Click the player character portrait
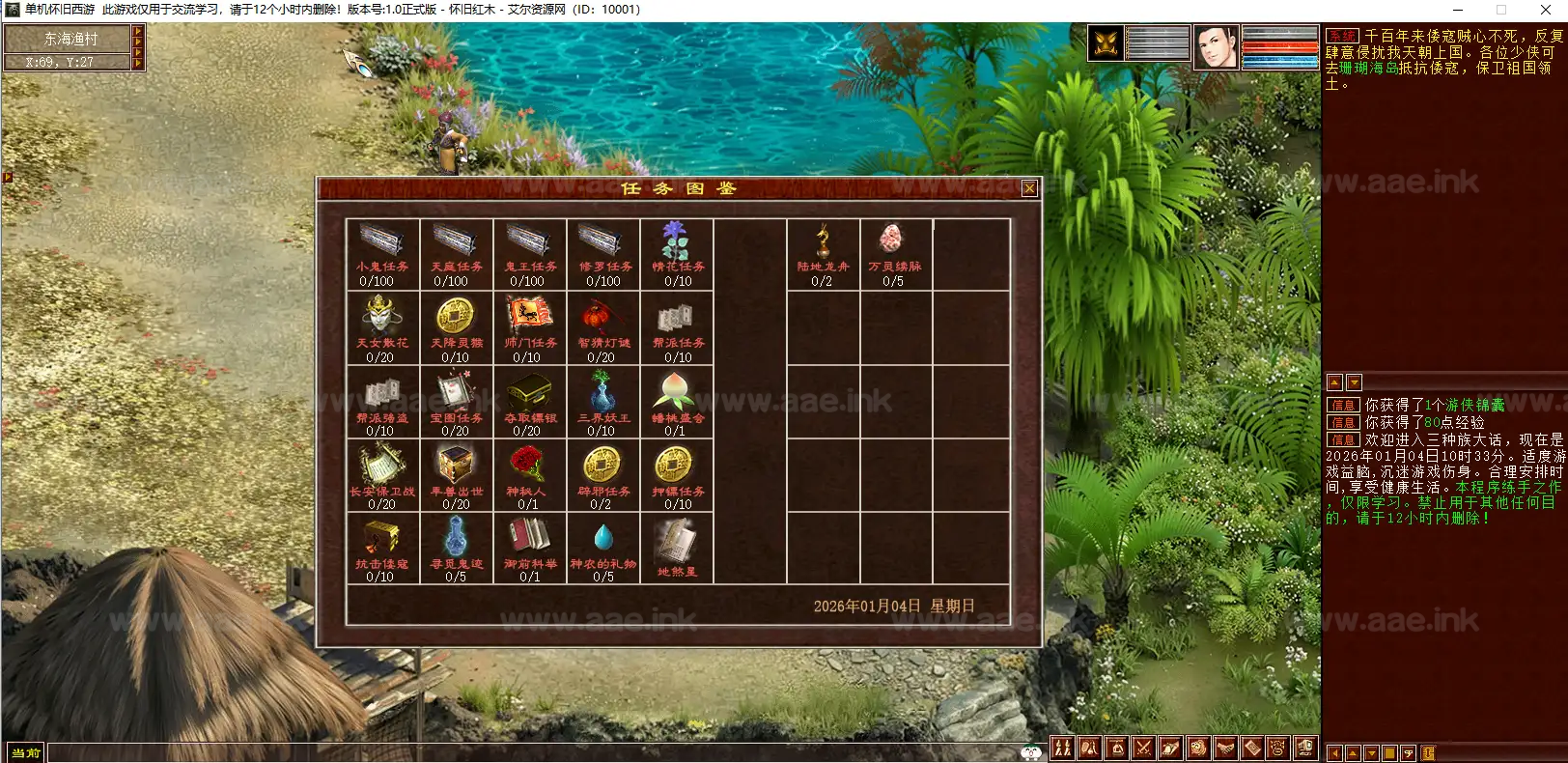 [x=1216, y=45]
